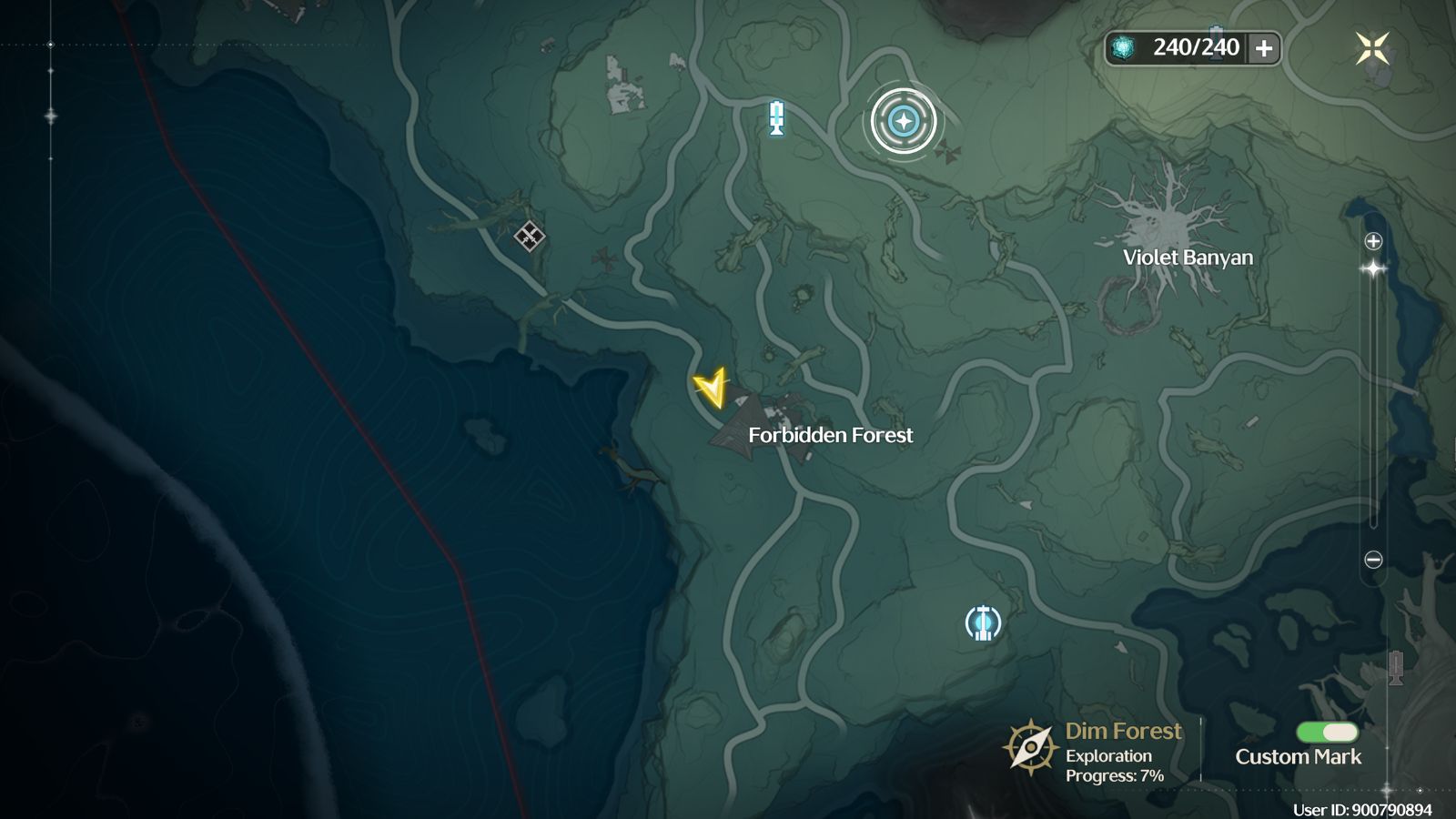Click the plus to add Waveplates
Image resolution: width=1456 pixels, height=819 pixels.
(1263, 46)
